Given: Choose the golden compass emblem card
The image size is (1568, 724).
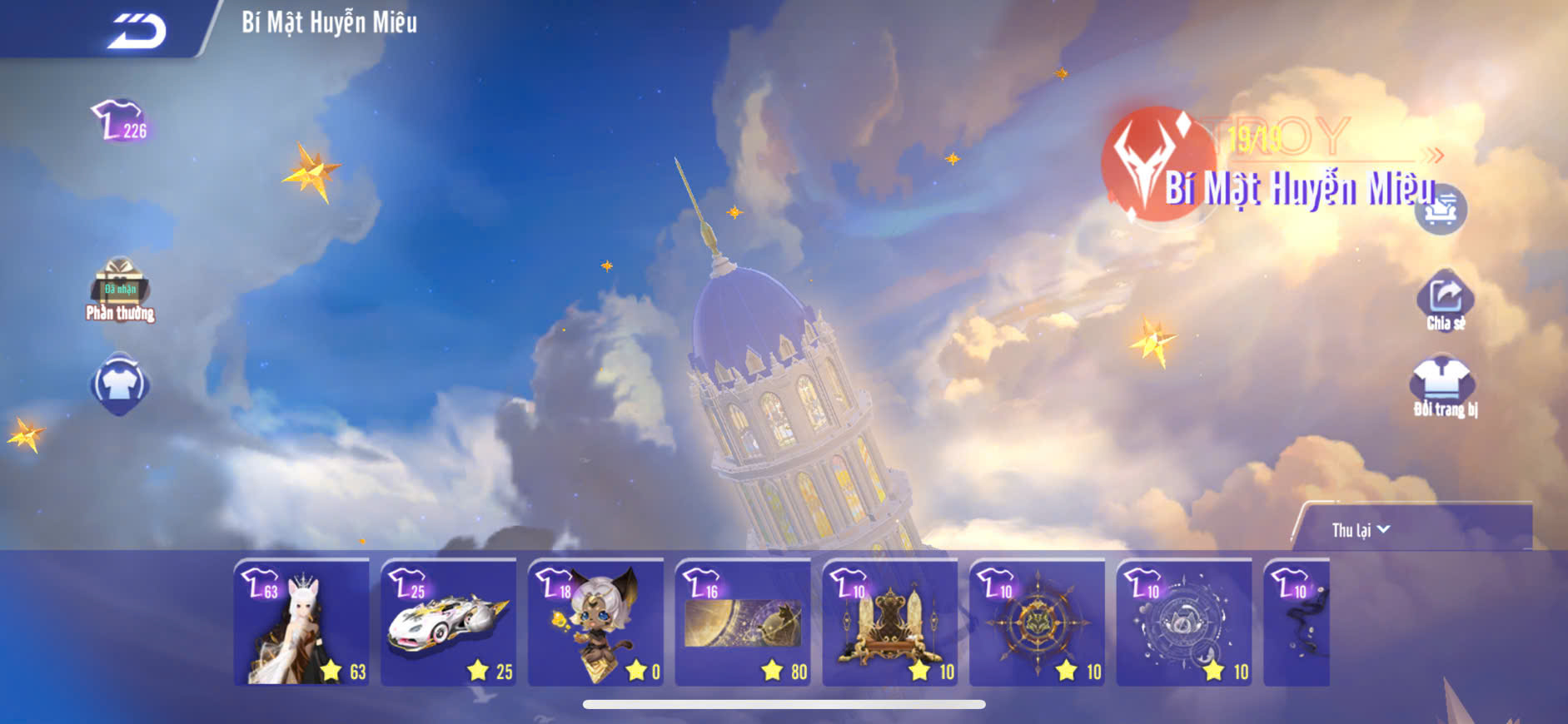Looking at the screenshot, I should click(x=1037, y=622).
